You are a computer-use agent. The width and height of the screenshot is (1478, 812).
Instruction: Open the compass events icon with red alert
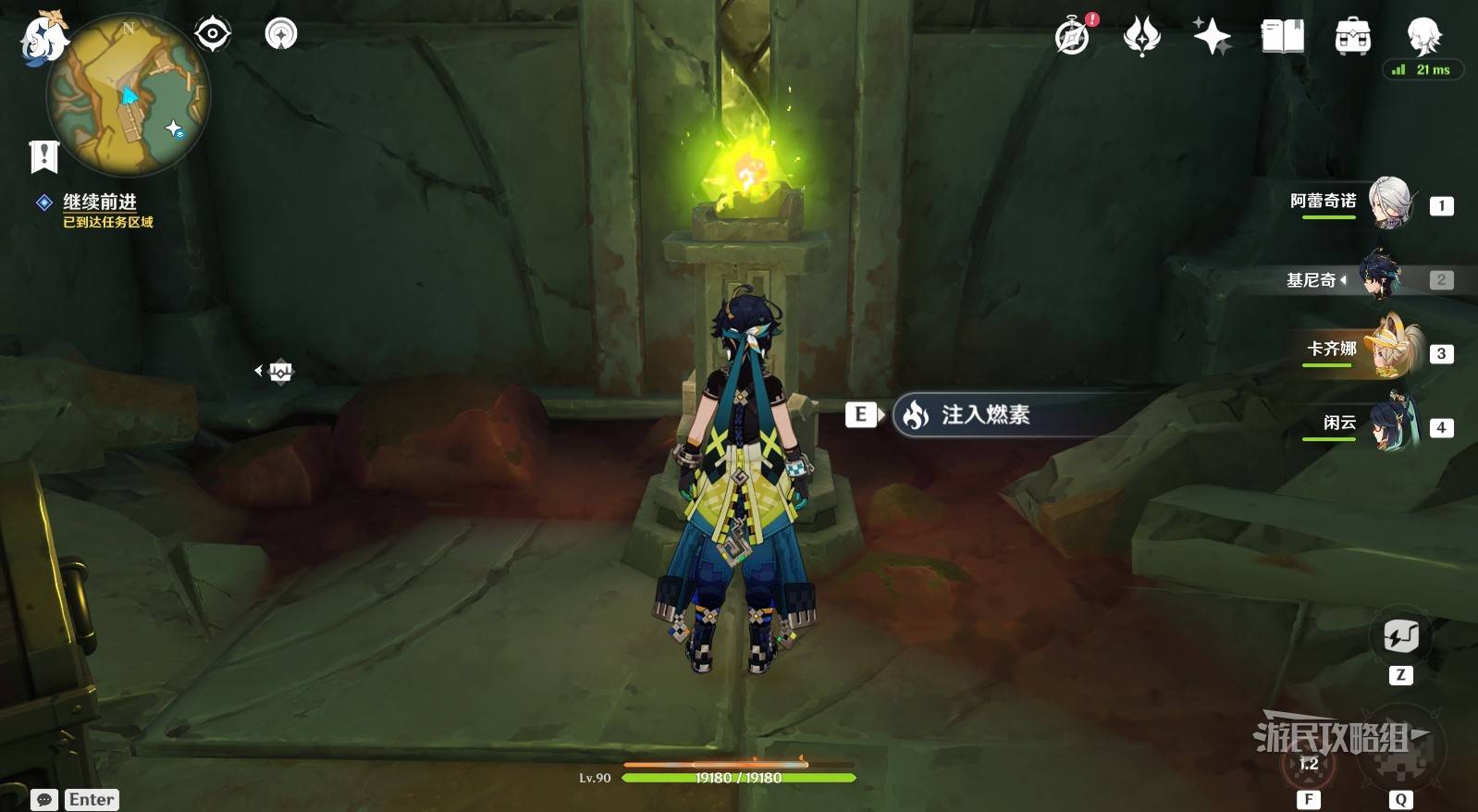pyautogui.click(x=1073, y=37)
